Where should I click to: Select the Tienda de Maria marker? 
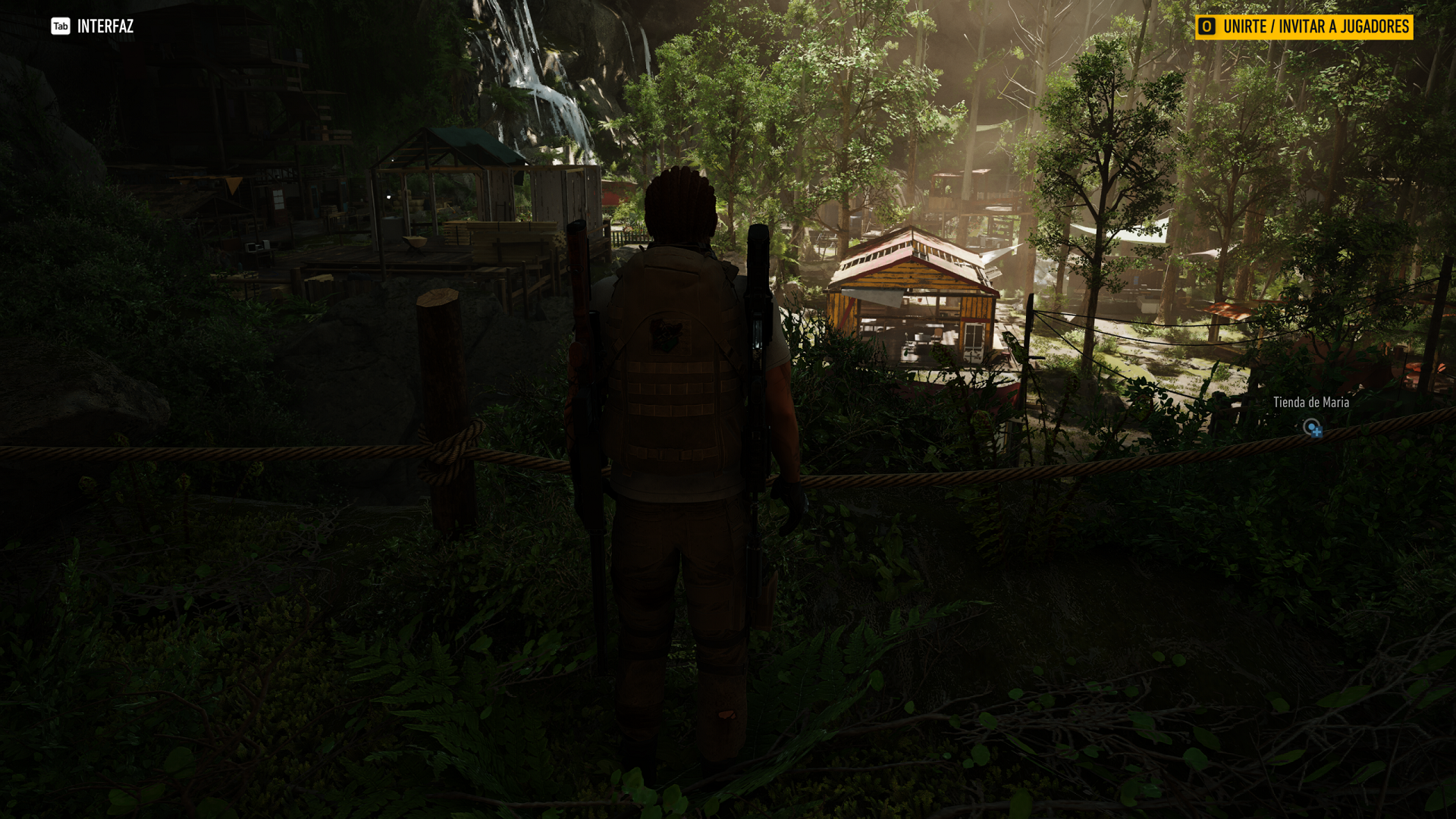(x=1312, y=428)
